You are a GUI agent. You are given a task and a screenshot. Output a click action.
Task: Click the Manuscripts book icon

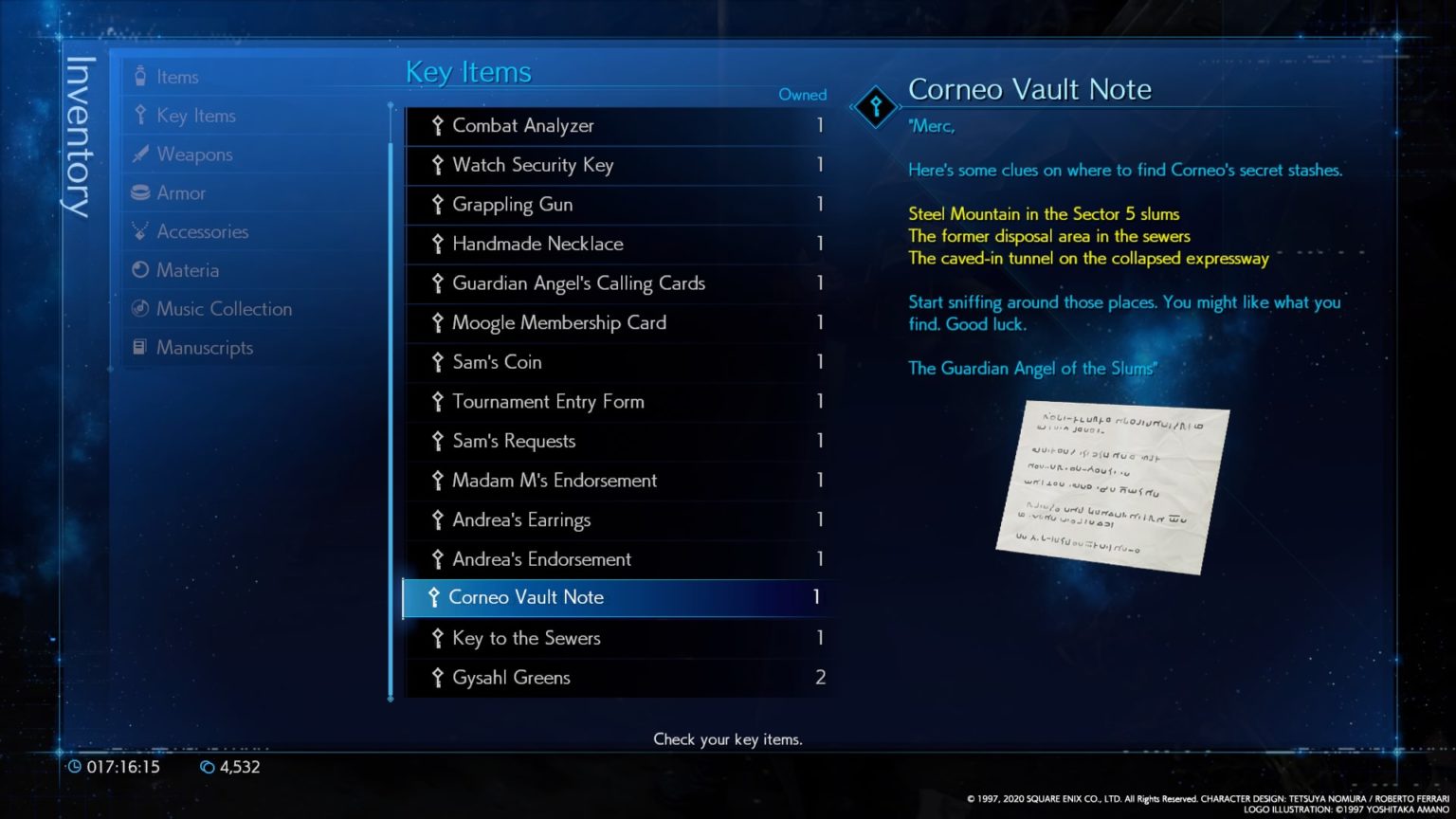point(141,347)
